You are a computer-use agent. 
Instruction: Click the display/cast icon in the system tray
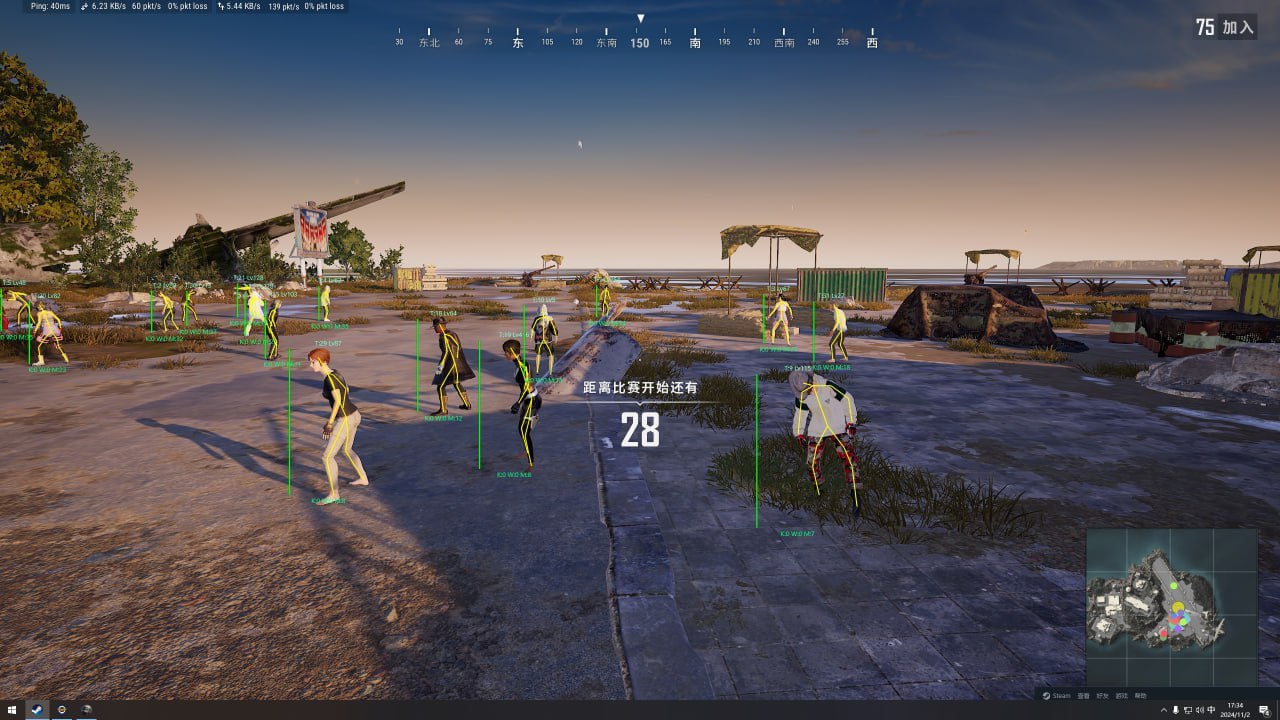(1188, 710)
